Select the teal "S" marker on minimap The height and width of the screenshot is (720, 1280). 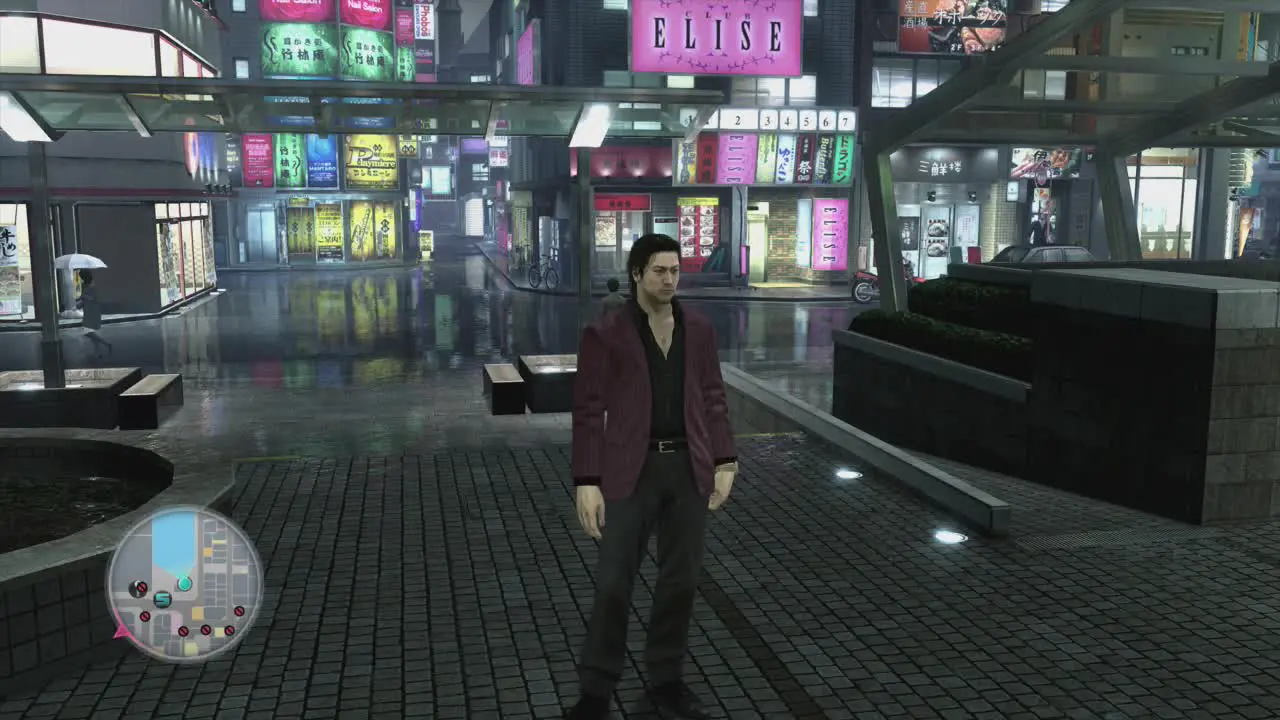pos(163,599)
